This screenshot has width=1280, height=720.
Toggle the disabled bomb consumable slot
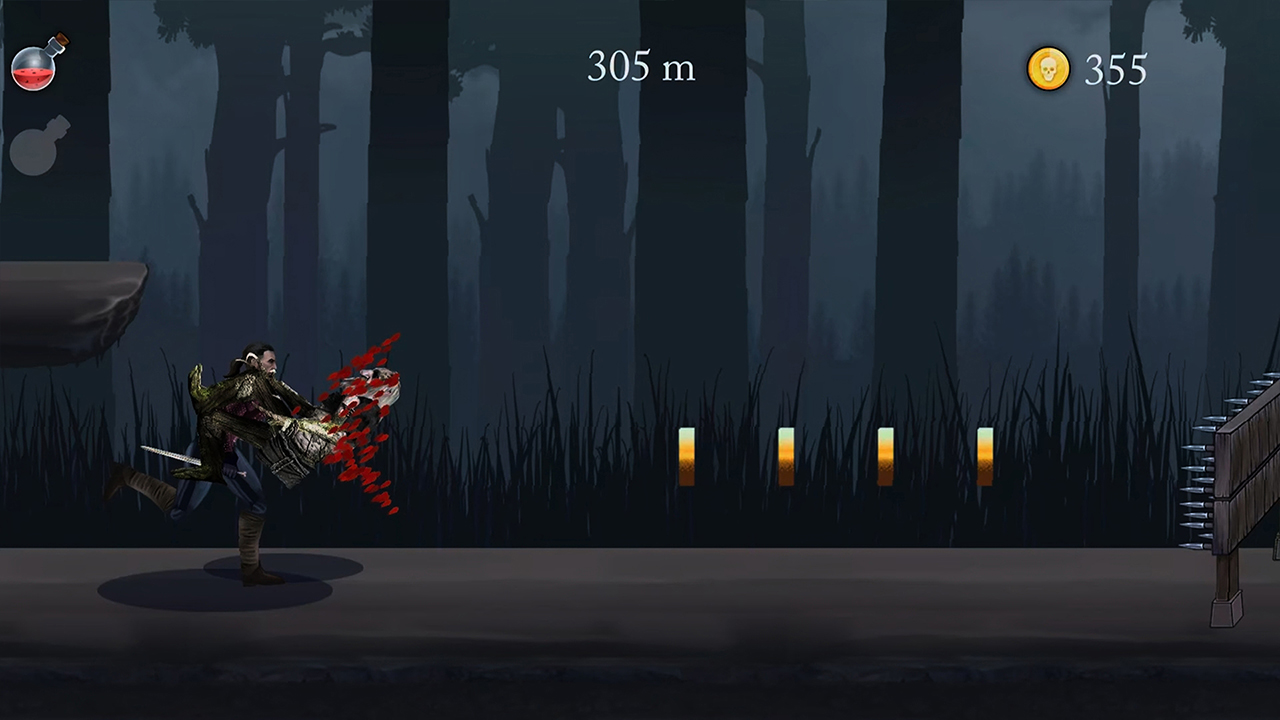click(x=38, y=148)
